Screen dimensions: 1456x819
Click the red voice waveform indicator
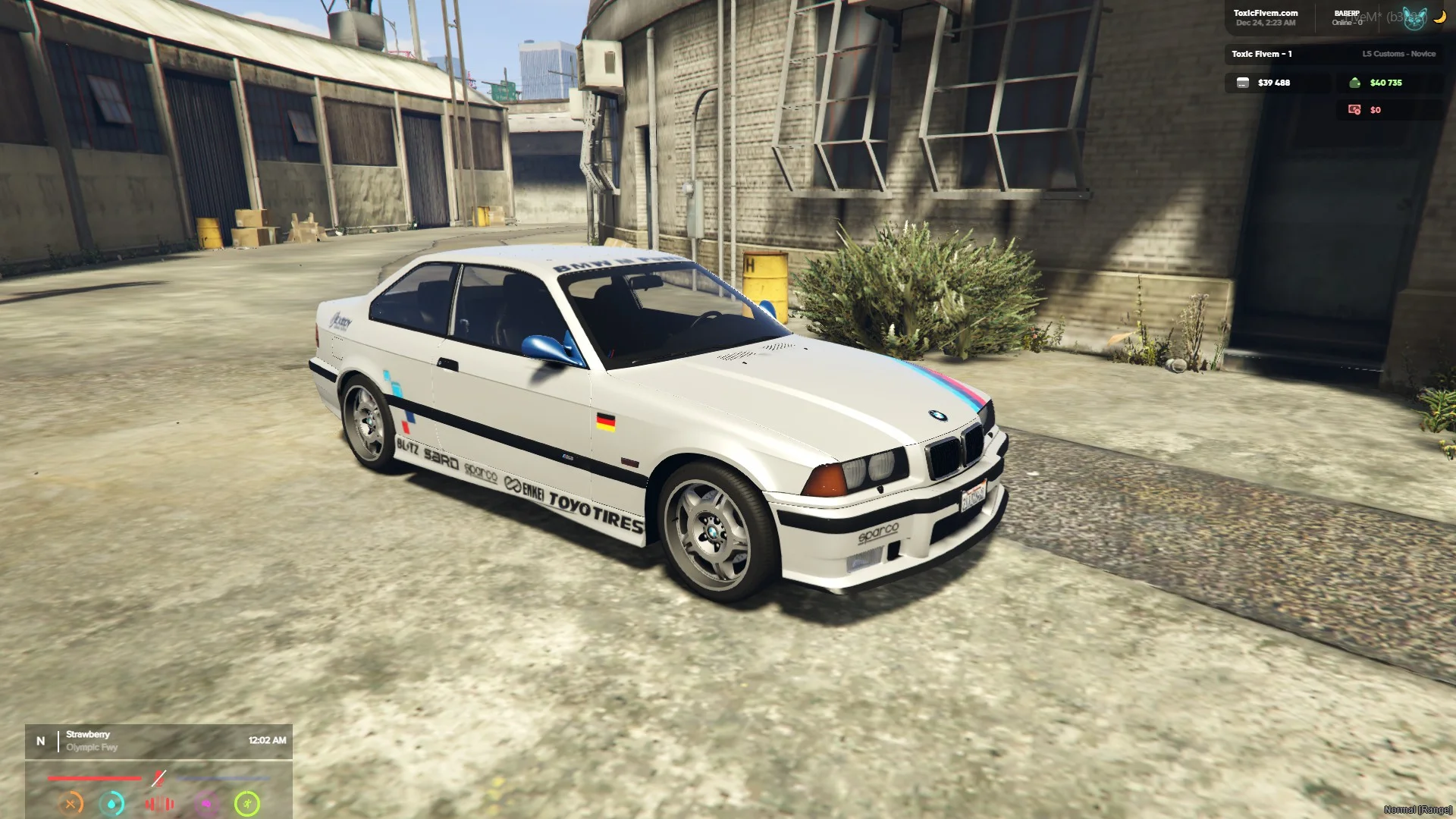159,803
